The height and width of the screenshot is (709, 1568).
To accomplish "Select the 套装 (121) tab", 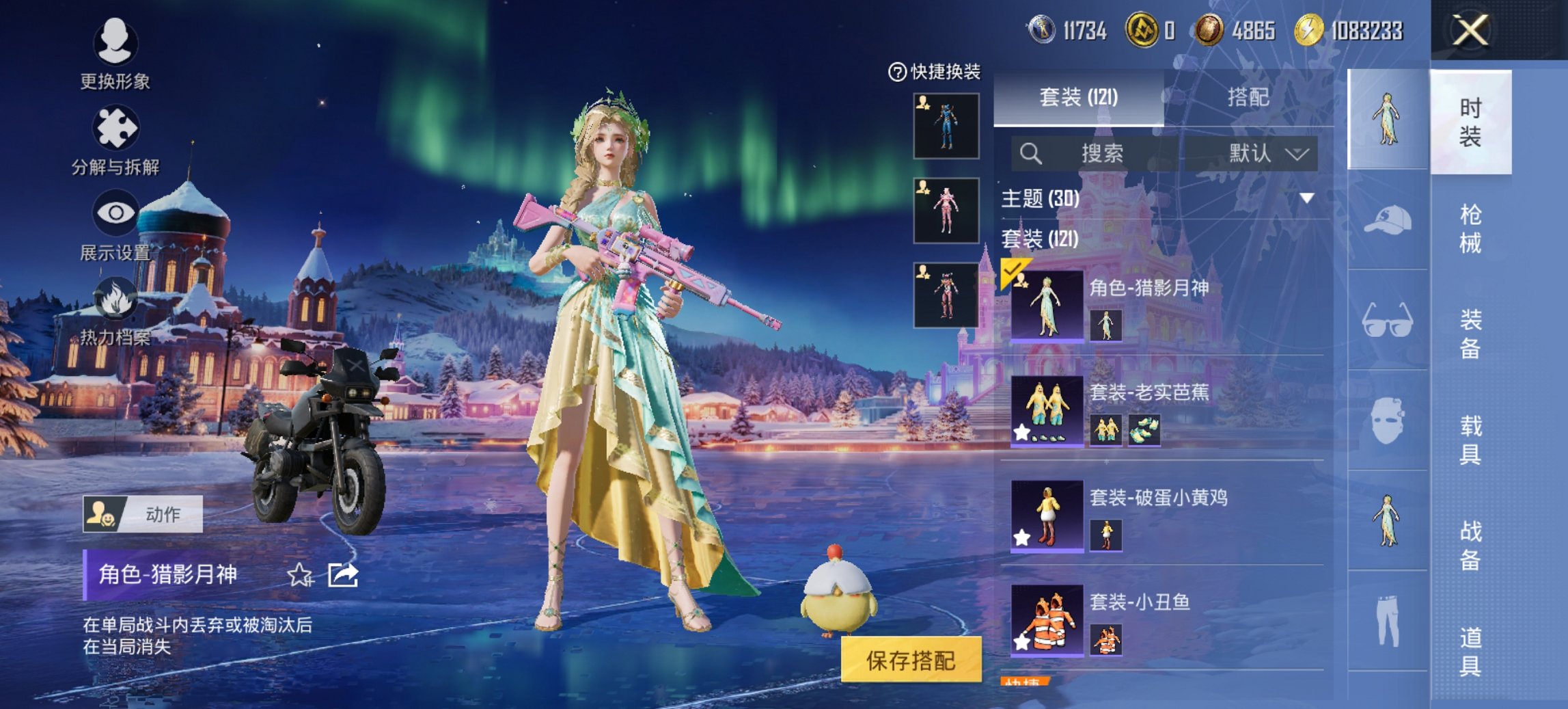I will [x=1078, y=97].
